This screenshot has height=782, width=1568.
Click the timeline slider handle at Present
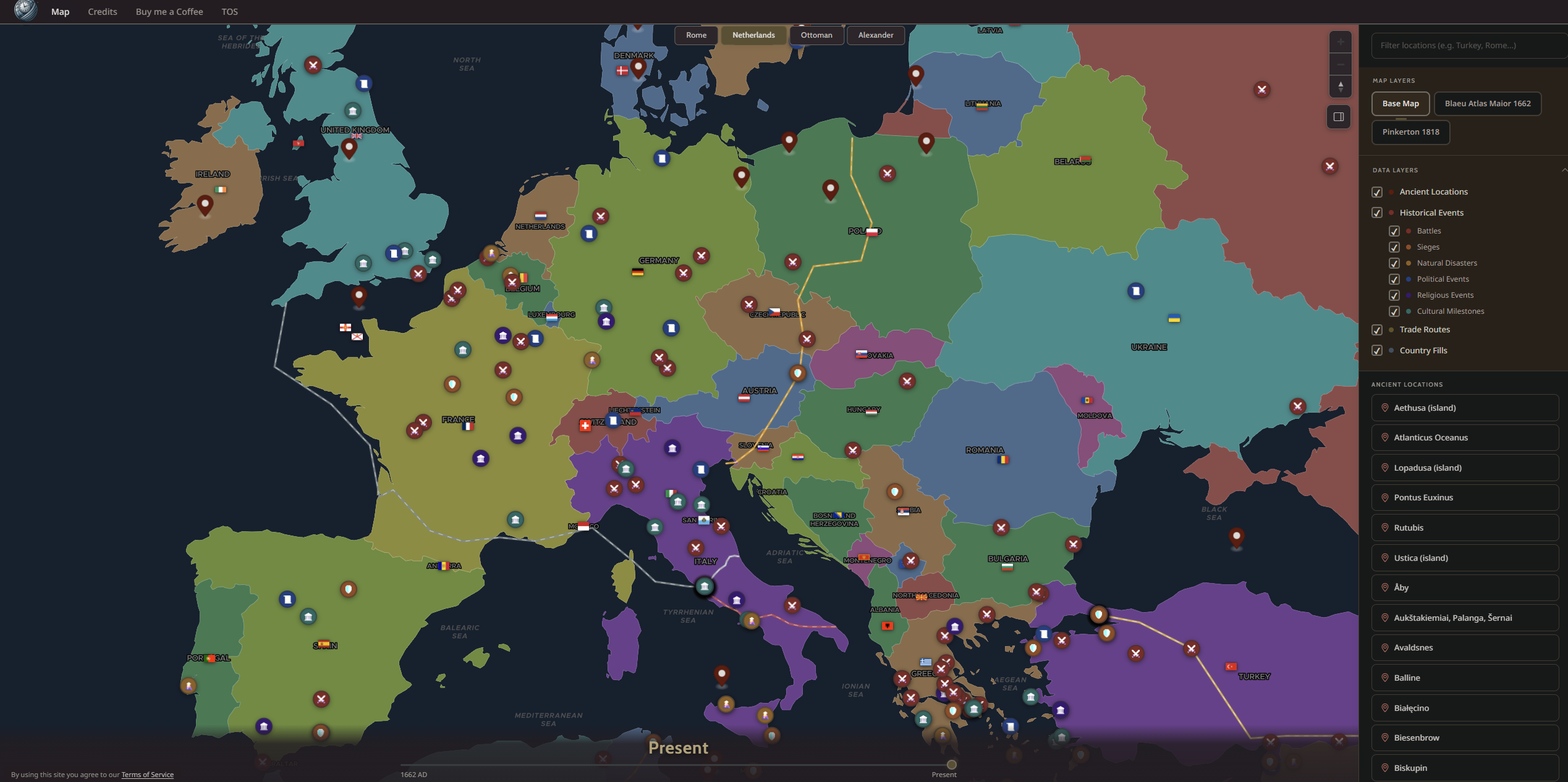tap(952, 763)
